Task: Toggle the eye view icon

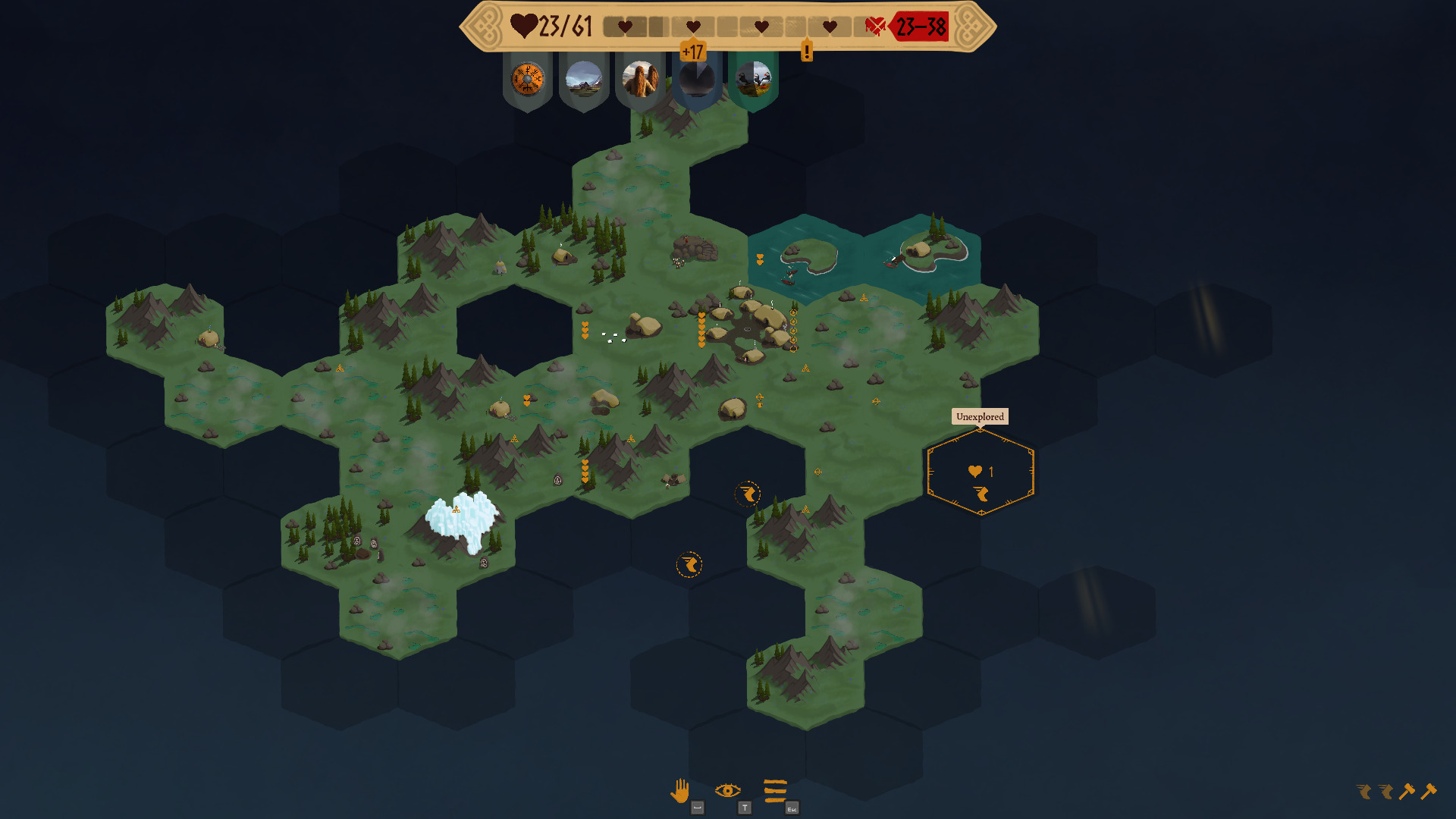Action: coord(727,791)
